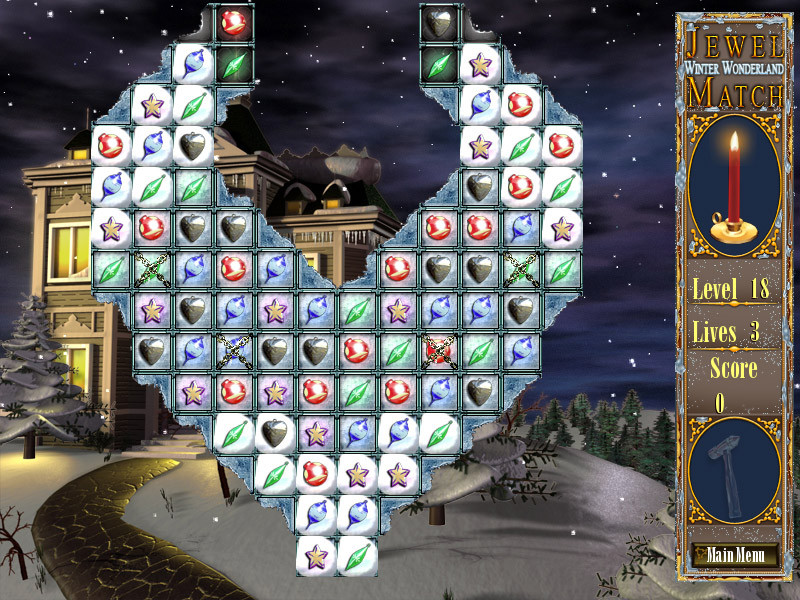Image resolution: width=800 pixels, height=600 pixels.
Task: Select the topmost gray heart on the right arm
Action: coord(439,20)
